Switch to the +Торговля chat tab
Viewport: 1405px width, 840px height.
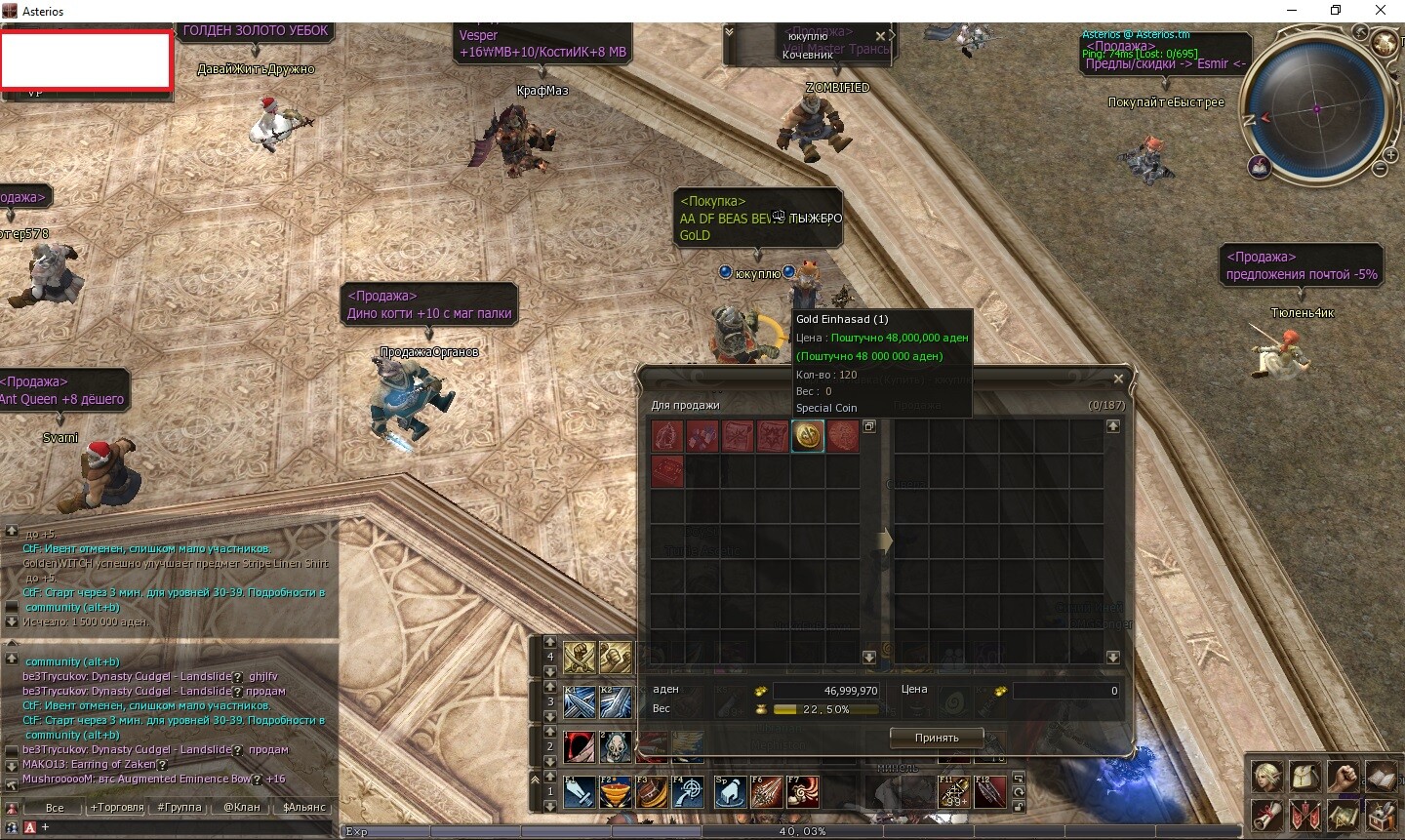click(x=117, y=808)
